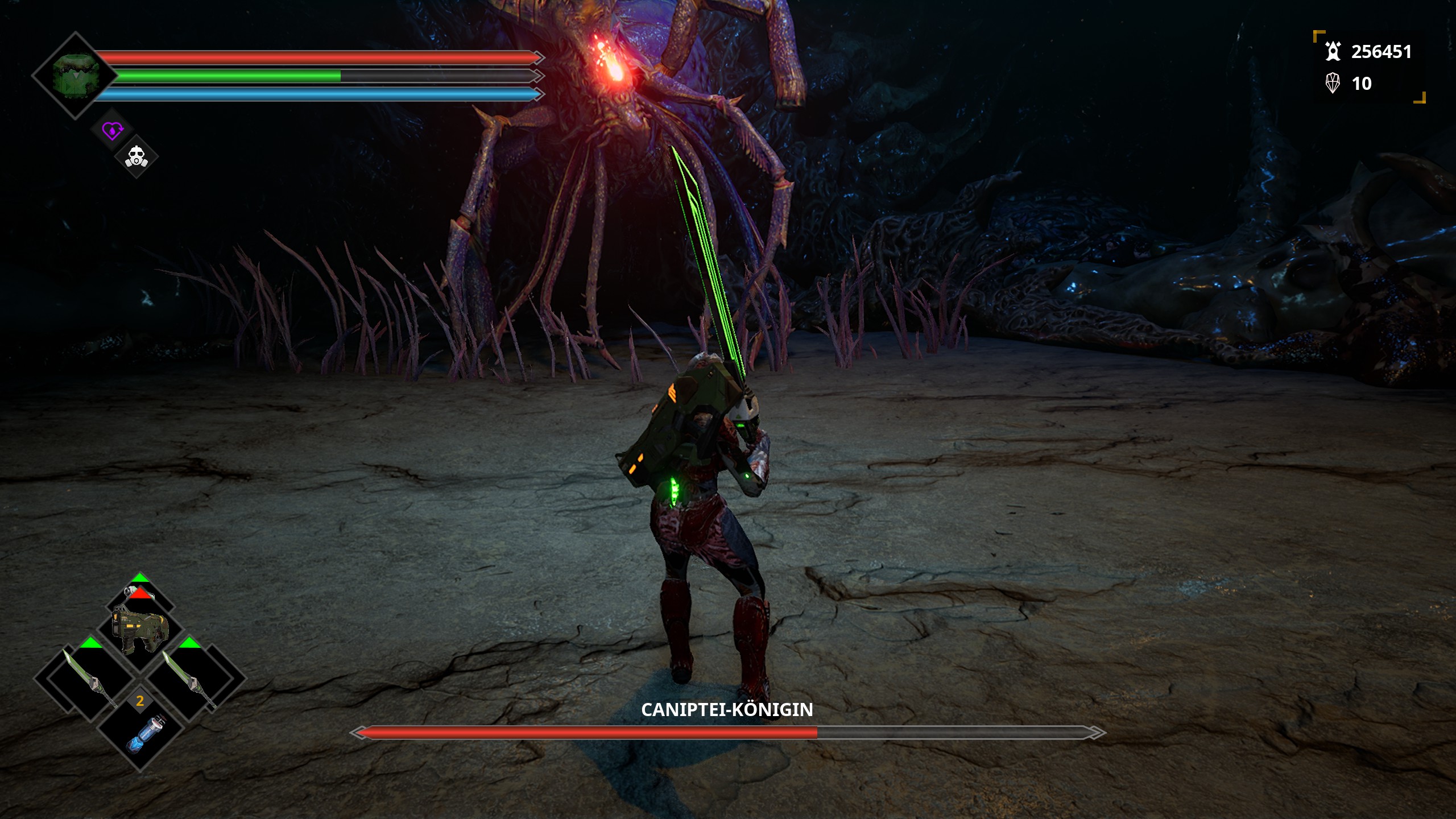Inspect the gas mask status icon
The width and height of the screenshot is (1456, 819).
coord(136,156)
